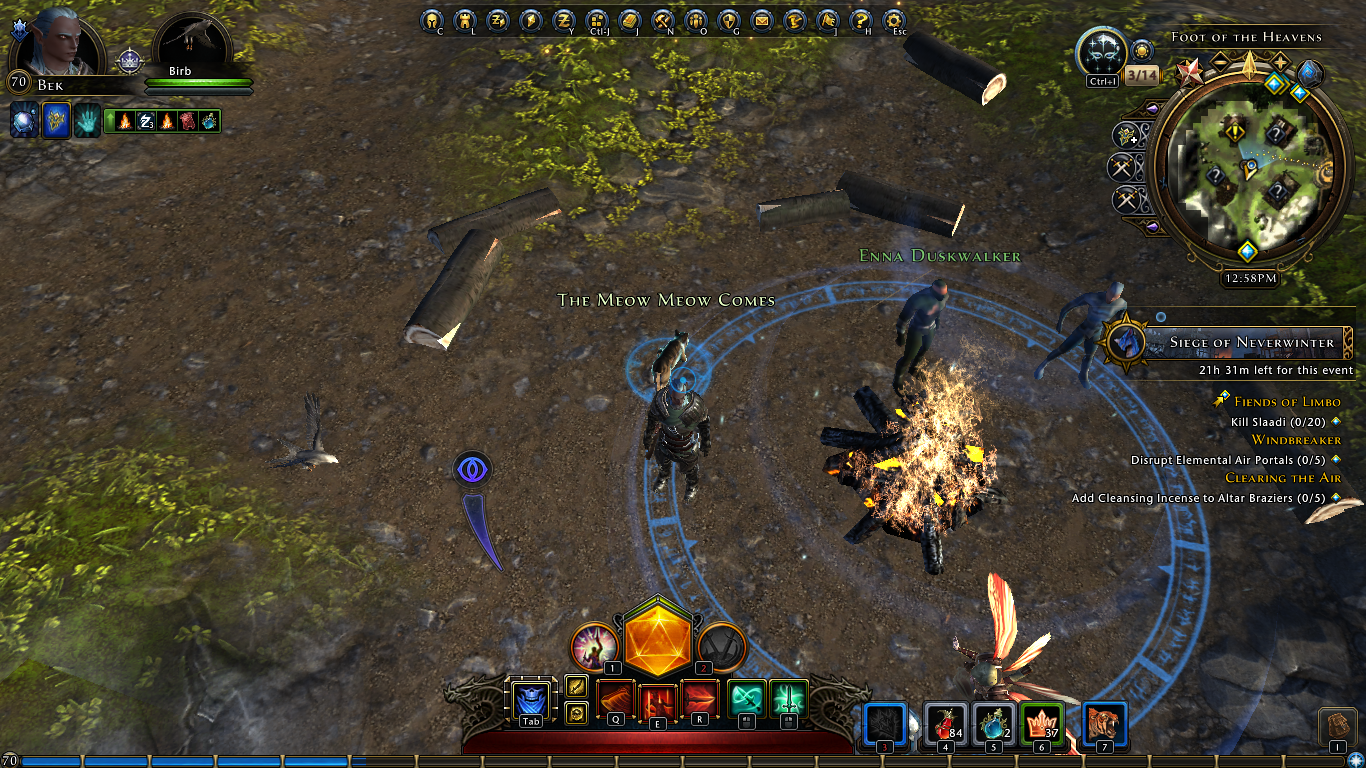This screenshot has height=768, width=1366.
Task: Use the orange crown item slot
Action: pyautogui.click(x=1040, y=723)
